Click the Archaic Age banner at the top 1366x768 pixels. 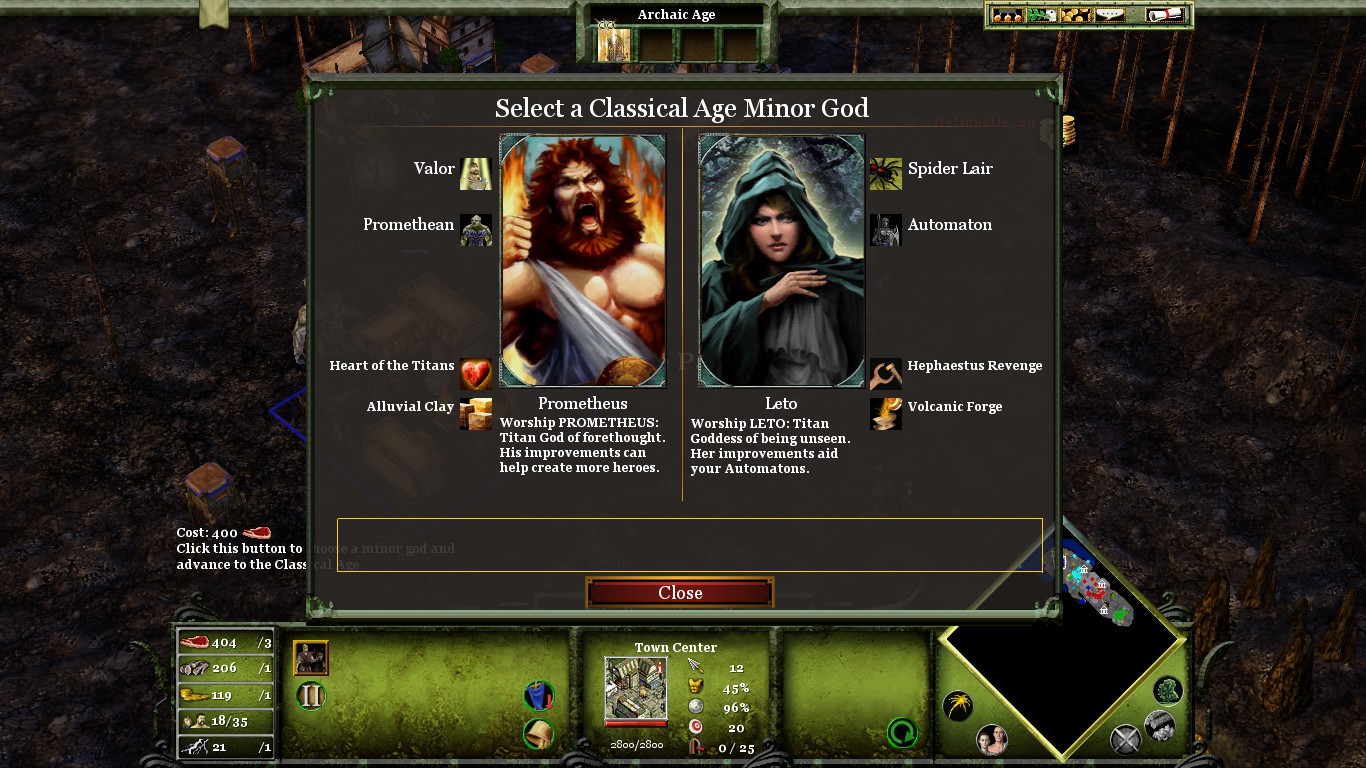click(675, 14)
